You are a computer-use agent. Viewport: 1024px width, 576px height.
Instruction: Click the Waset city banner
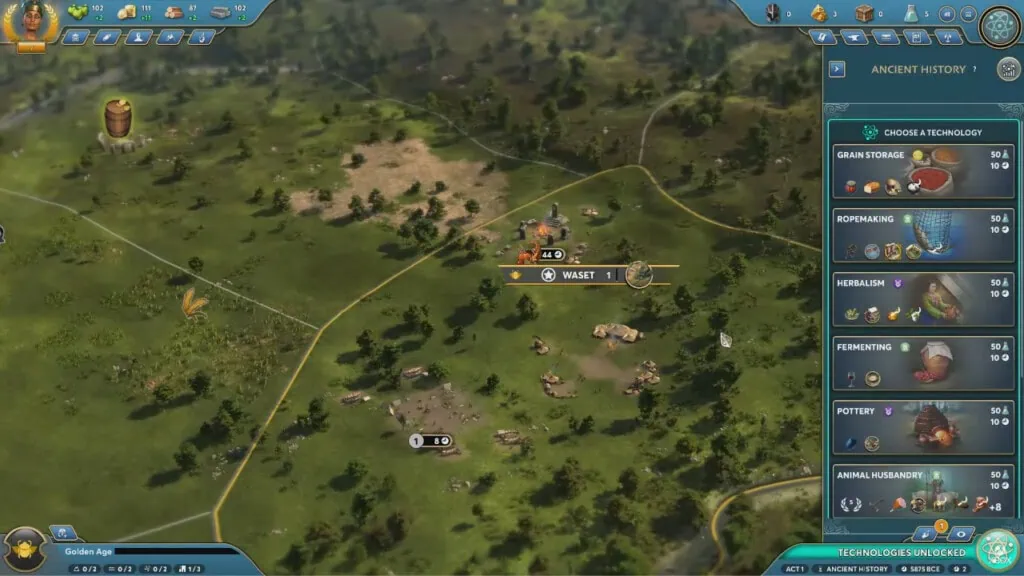(x=578, y=275)
